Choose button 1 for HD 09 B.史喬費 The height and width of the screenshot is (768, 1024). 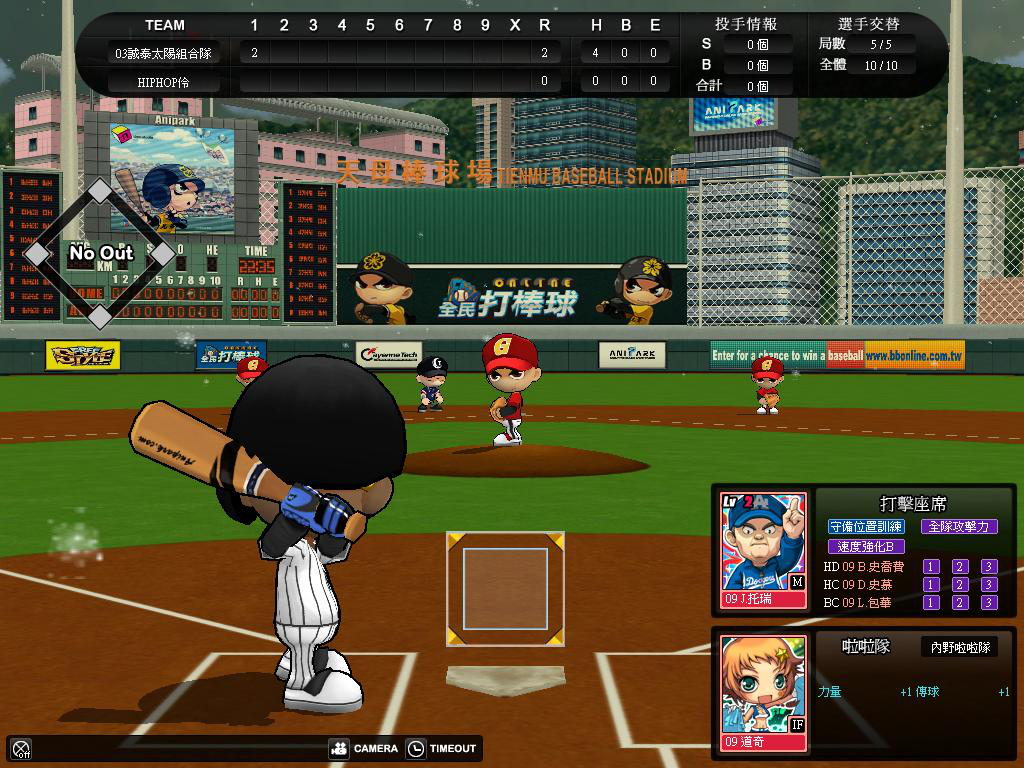931,567
